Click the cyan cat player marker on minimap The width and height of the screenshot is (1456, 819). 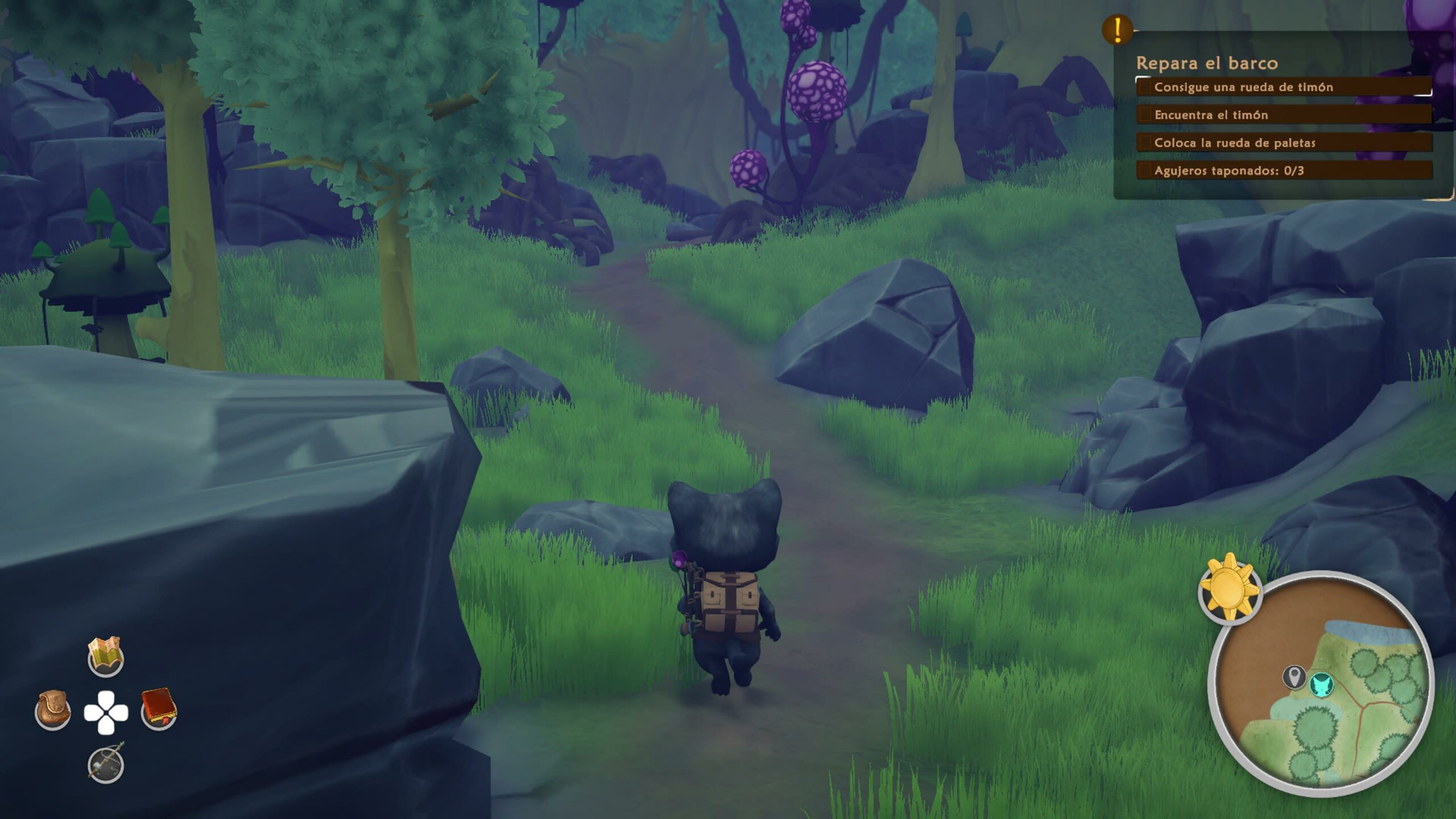pos(1322,684)
